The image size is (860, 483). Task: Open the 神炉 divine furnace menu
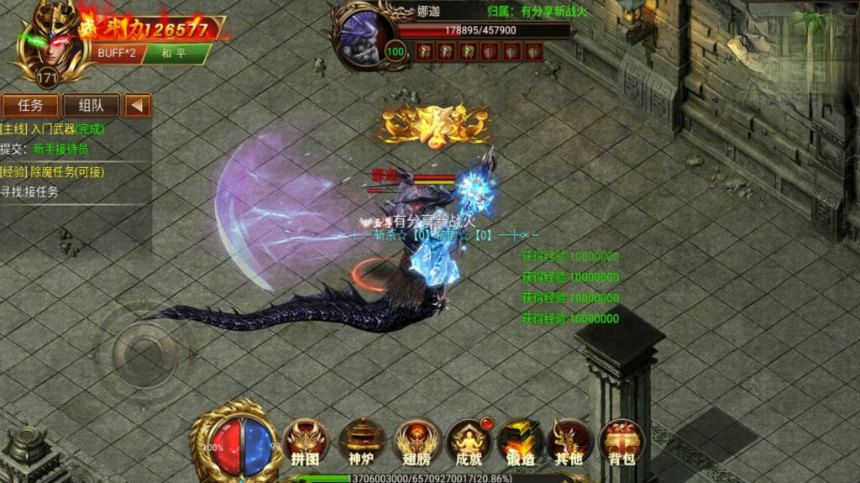[361, 442]
